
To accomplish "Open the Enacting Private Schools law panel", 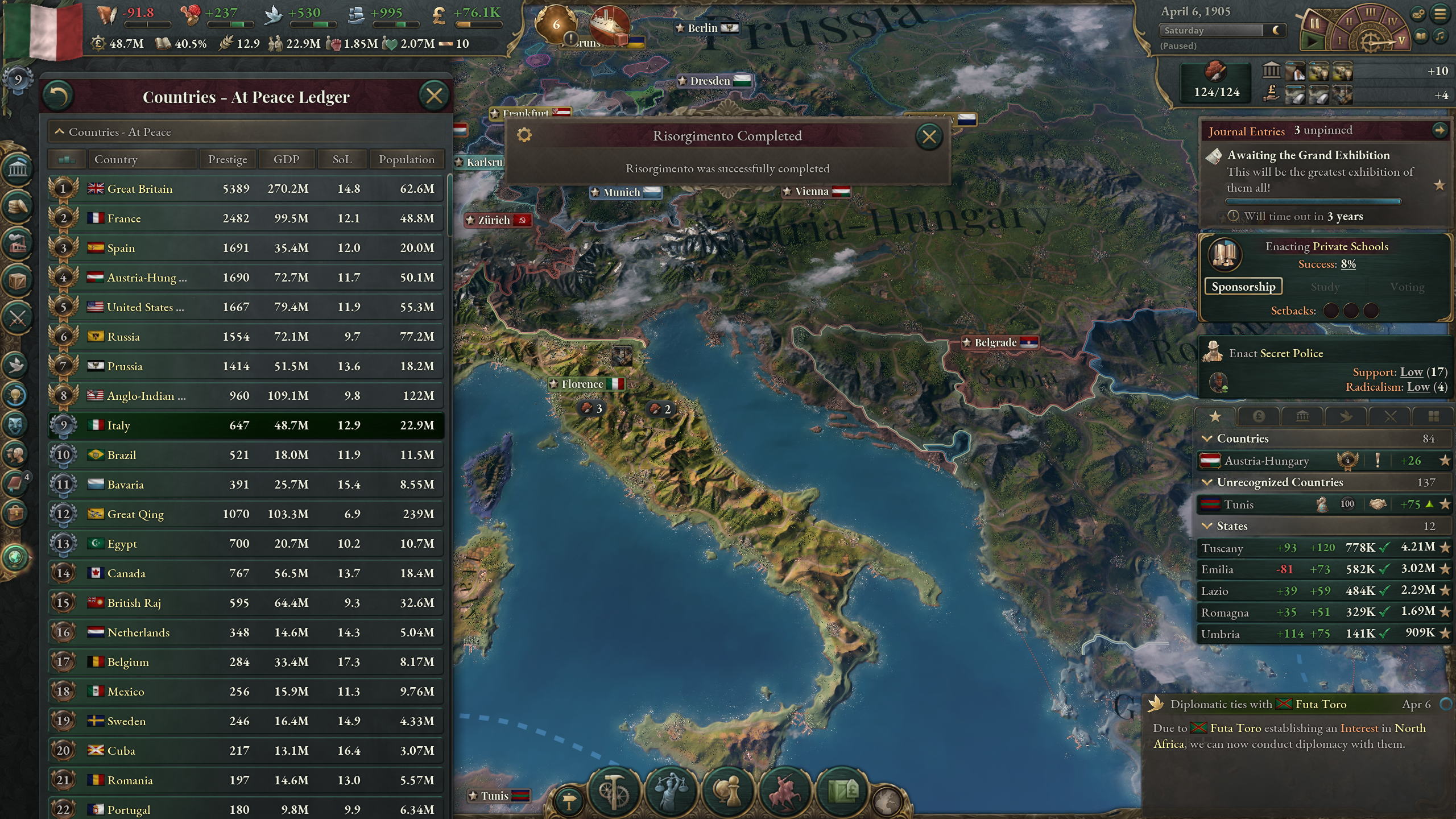I will 1326,246.
